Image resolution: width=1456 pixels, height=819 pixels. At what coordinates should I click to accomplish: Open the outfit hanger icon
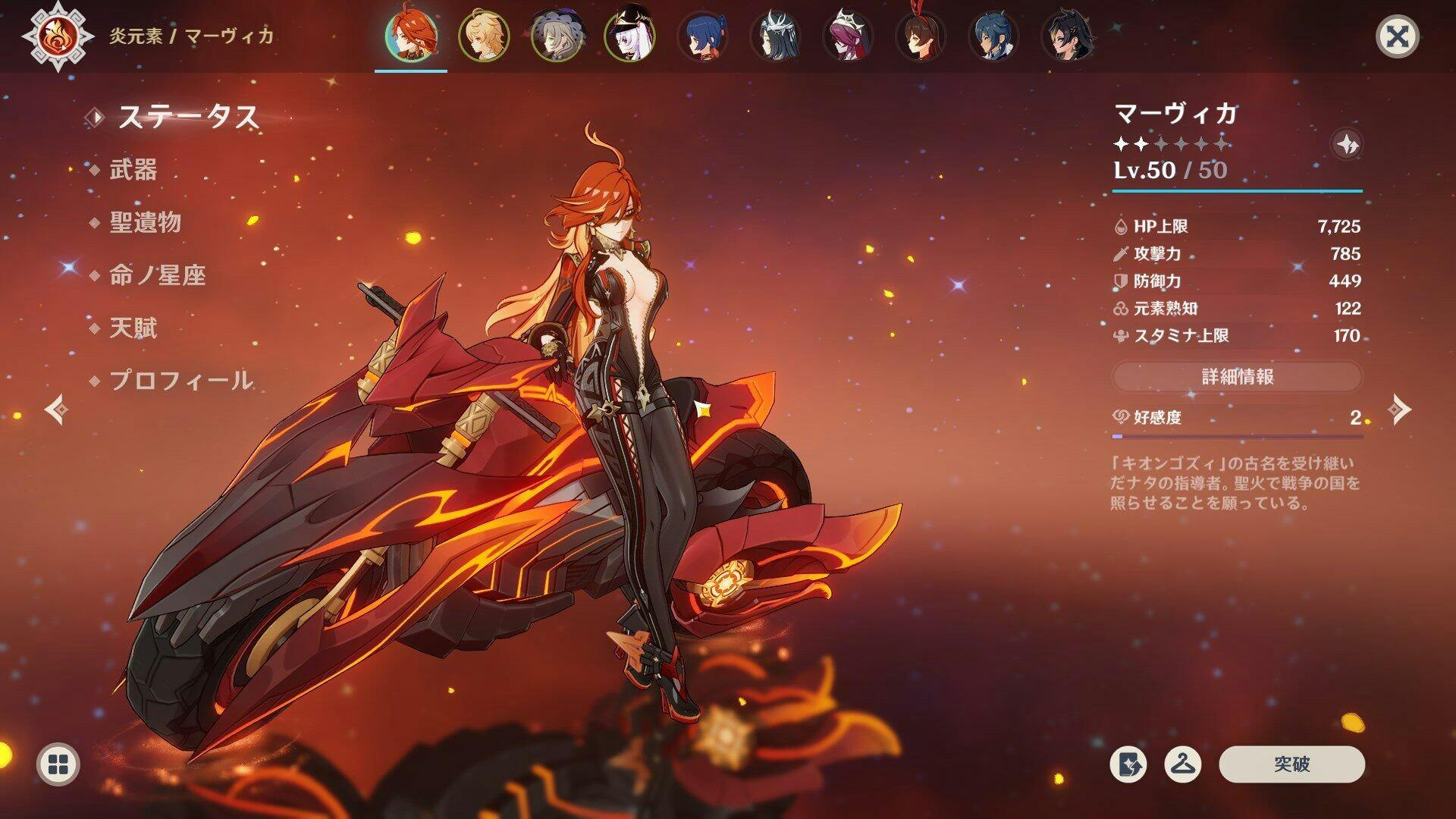tap(1182, 764)
